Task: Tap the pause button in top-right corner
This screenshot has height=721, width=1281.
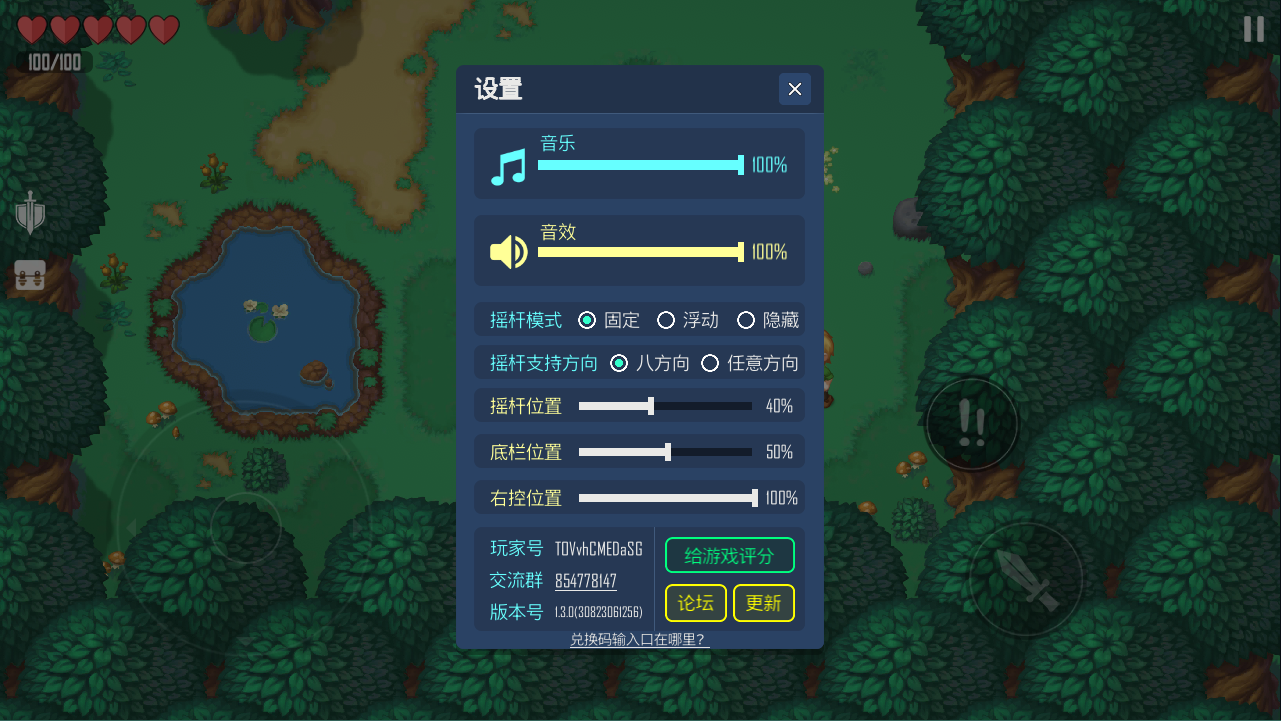Action: click(x=1253, y=28)
